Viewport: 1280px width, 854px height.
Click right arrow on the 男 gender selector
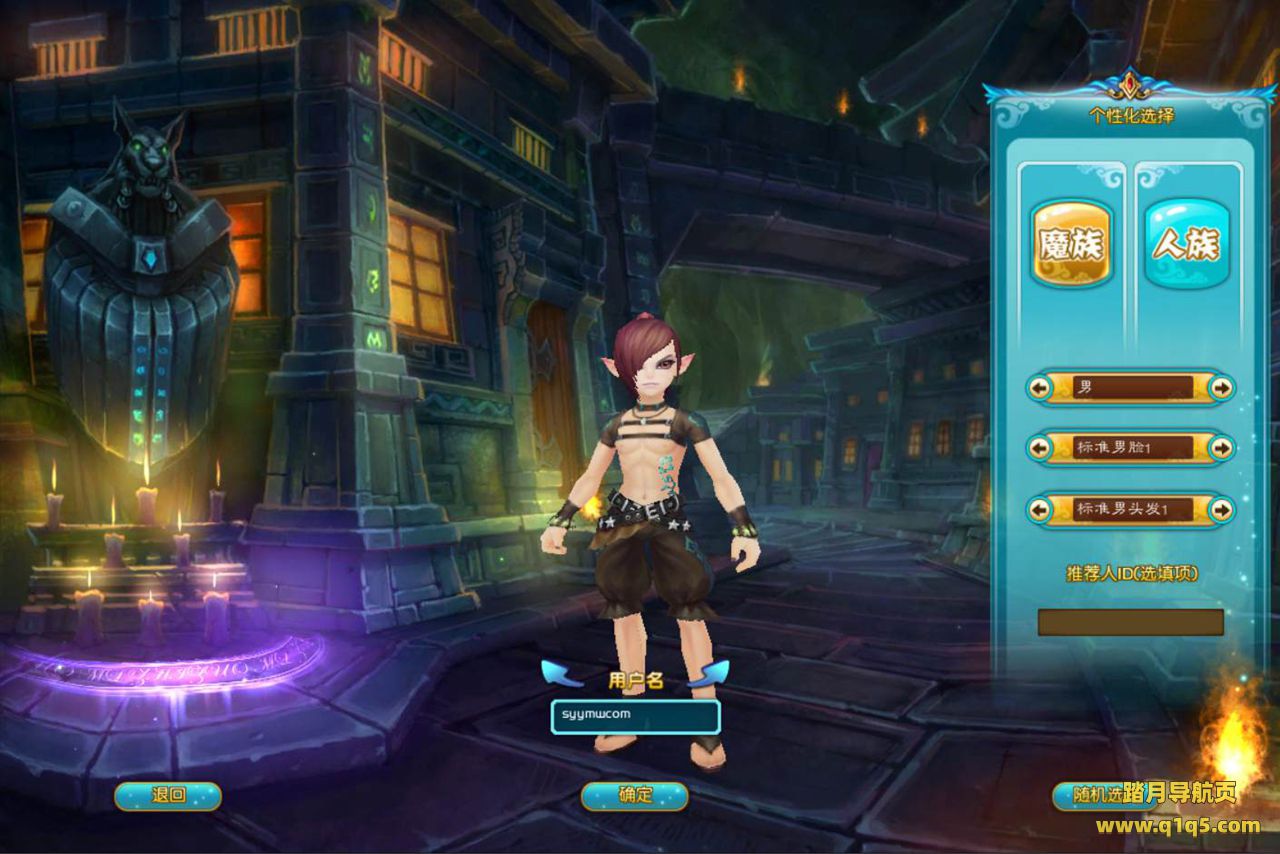1221,387
